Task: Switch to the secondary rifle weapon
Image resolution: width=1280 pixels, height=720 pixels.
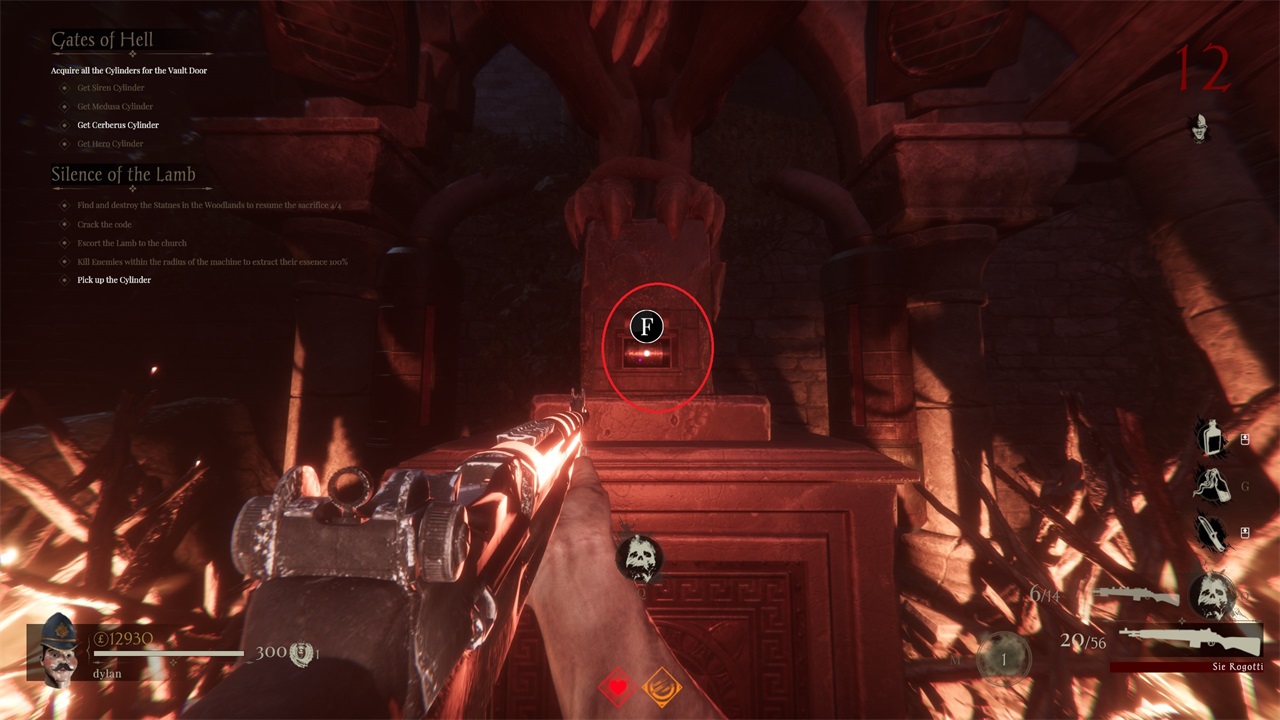Action: pyautogui.click(x=1130, y=596)
